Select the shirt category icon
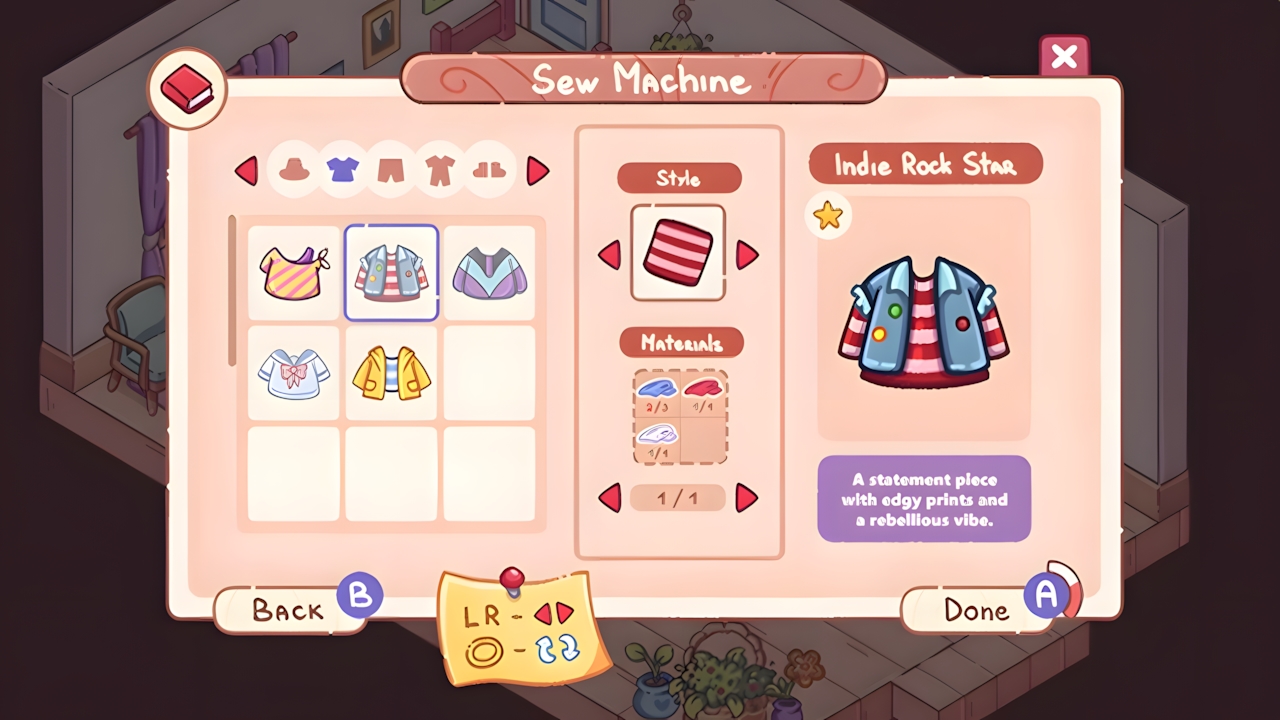 coord(342,170)
